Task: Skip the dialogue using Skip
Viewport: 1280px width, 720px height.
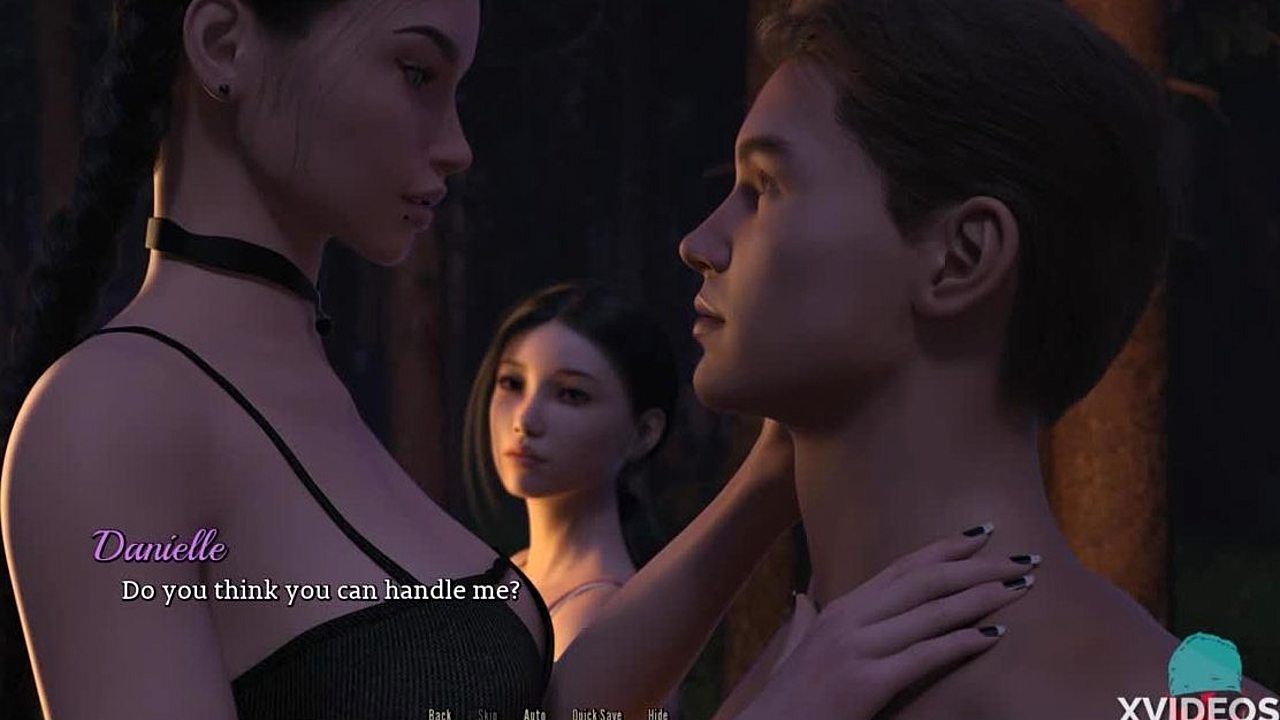Action: click(x=487, y=714)
